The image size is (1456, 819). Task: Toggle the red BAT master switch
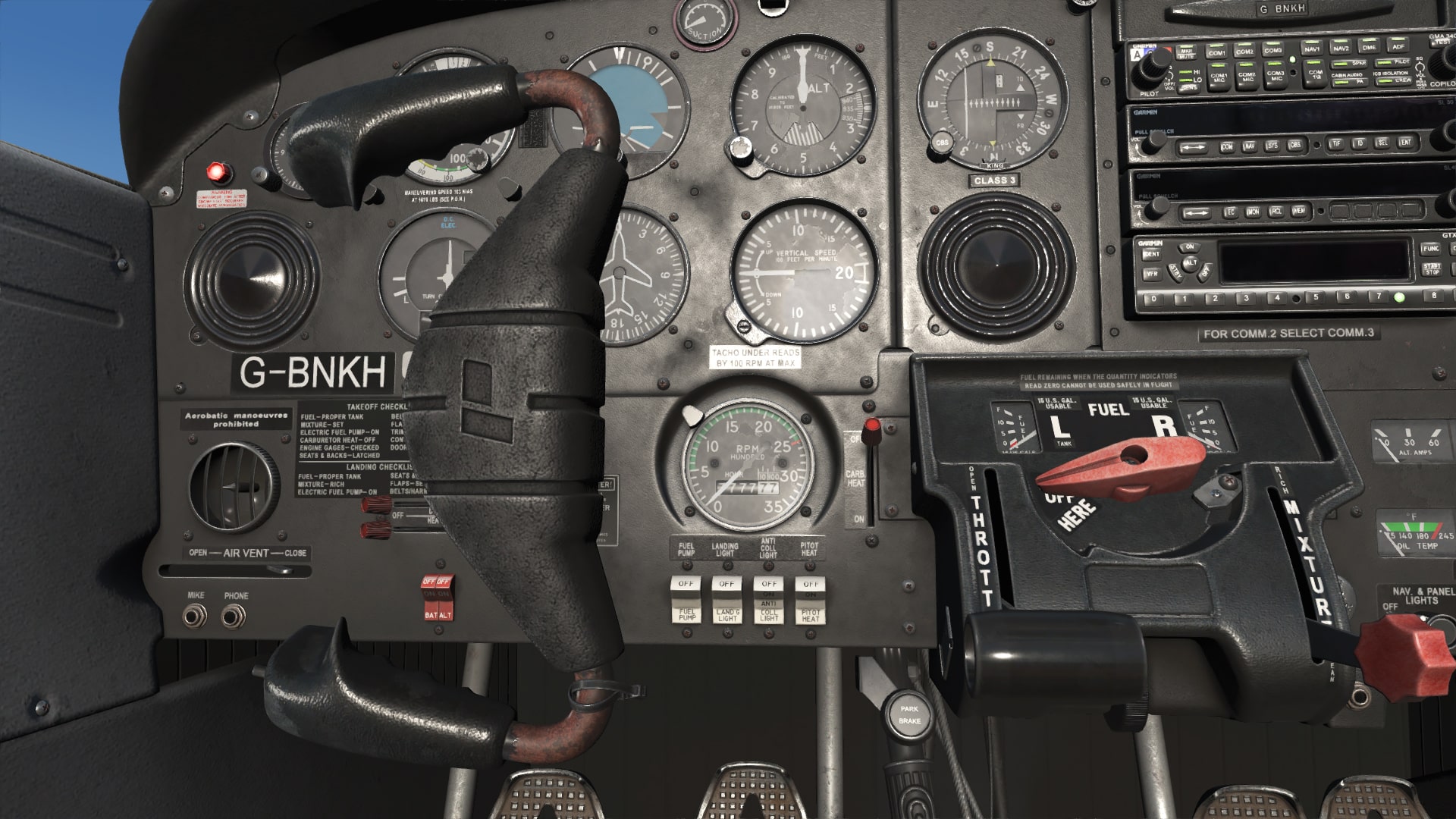click(429, 598)
